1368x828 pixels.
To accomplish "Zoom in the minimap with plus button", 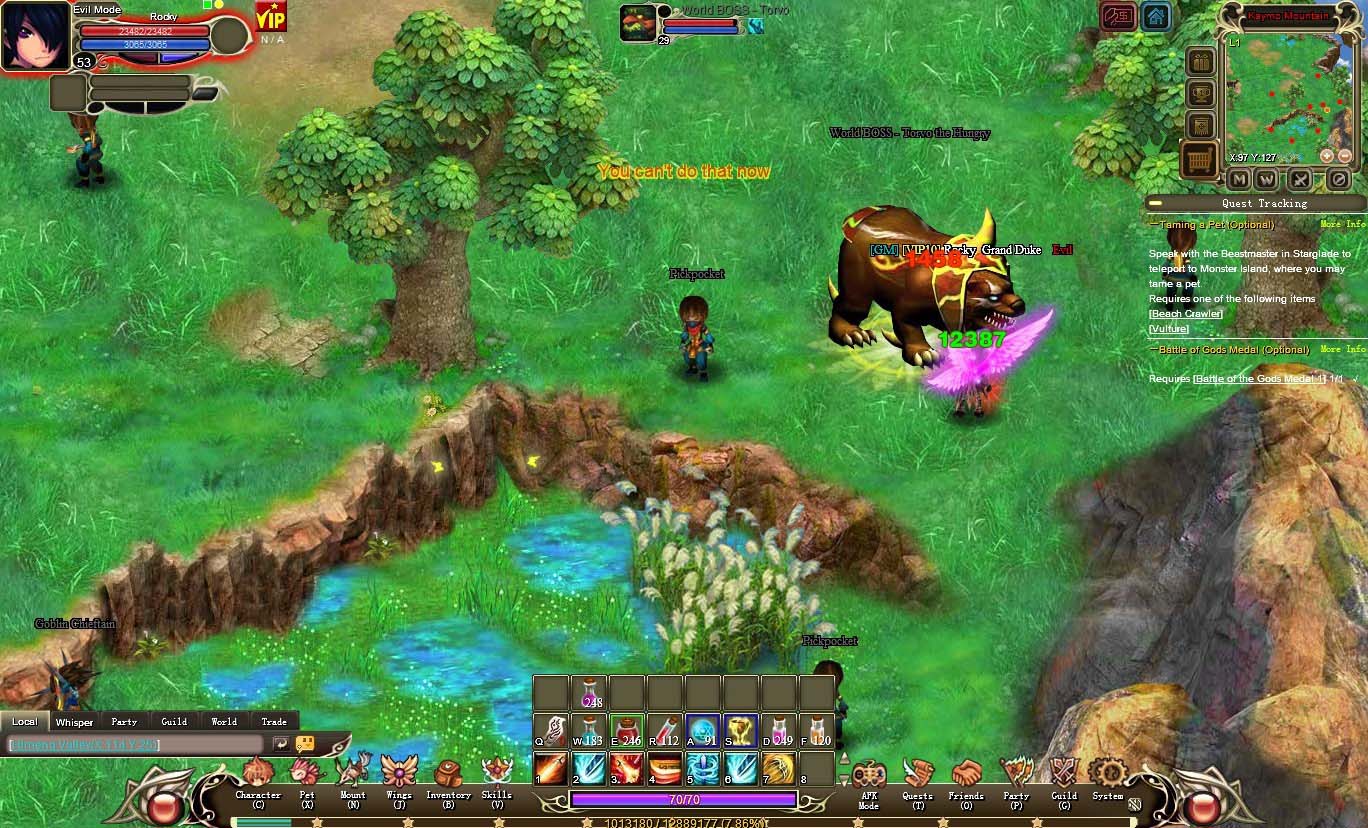I will point(1326,156).
